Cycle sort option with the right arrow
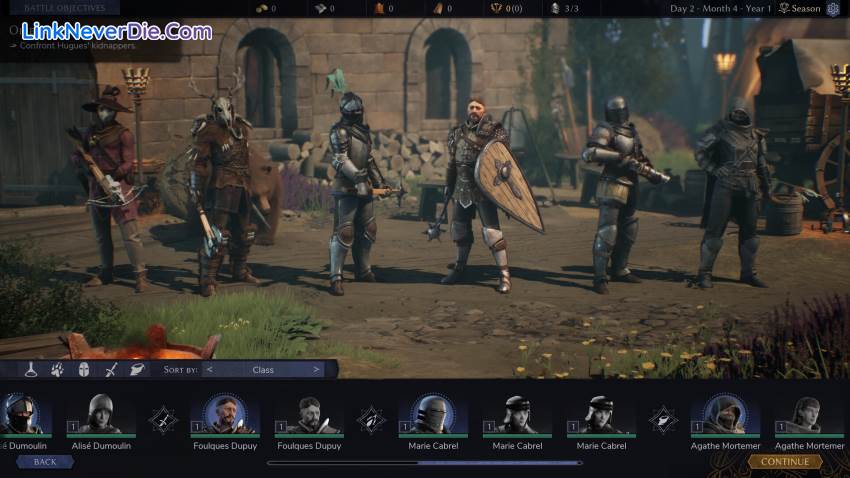 click(316, 369)
